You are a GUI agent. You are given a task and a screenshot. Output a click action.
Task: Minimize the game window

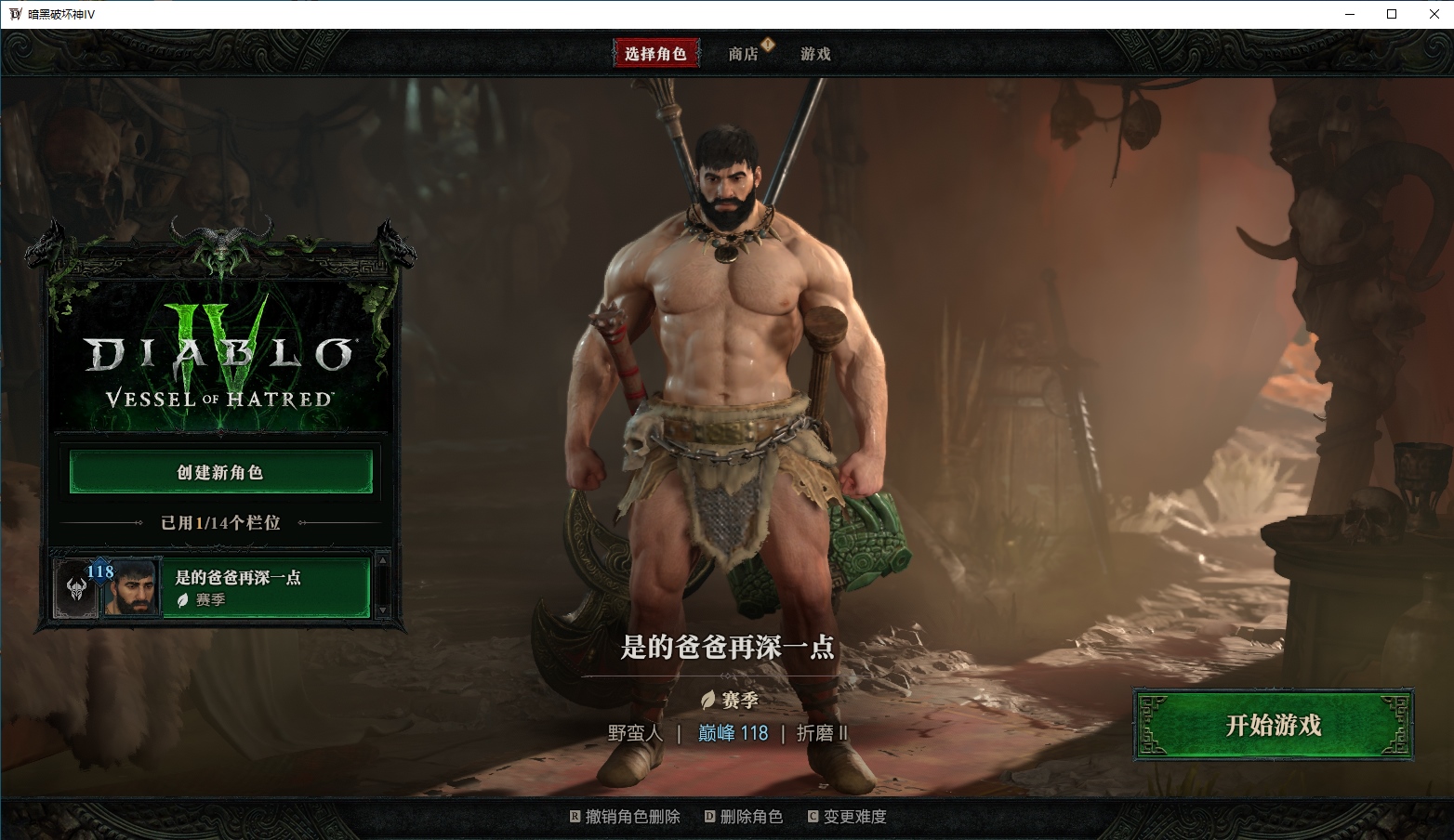[x=1349, y=14]
